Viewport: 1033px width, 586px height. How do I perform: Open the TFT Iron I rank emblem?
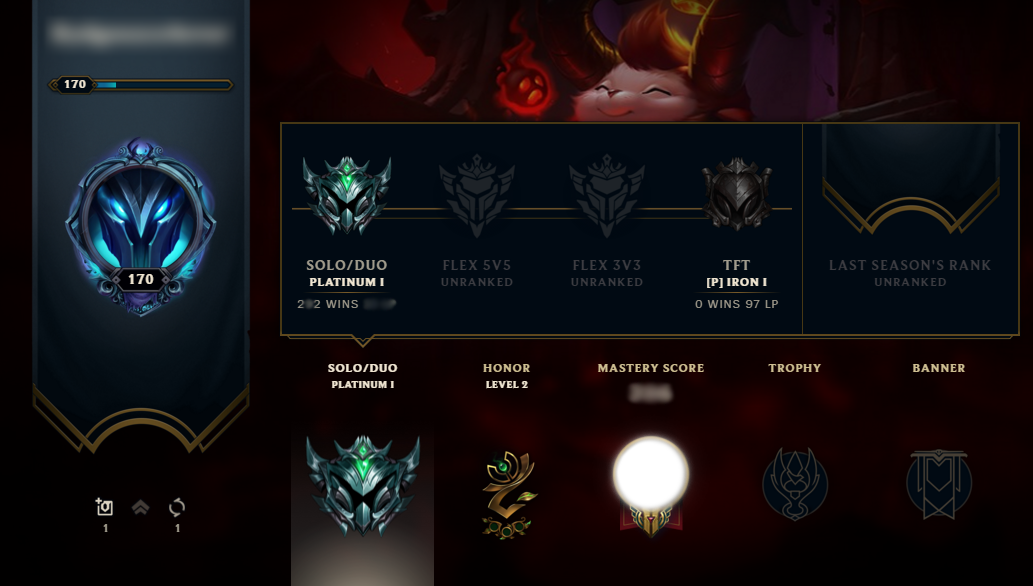click(737, 196)
